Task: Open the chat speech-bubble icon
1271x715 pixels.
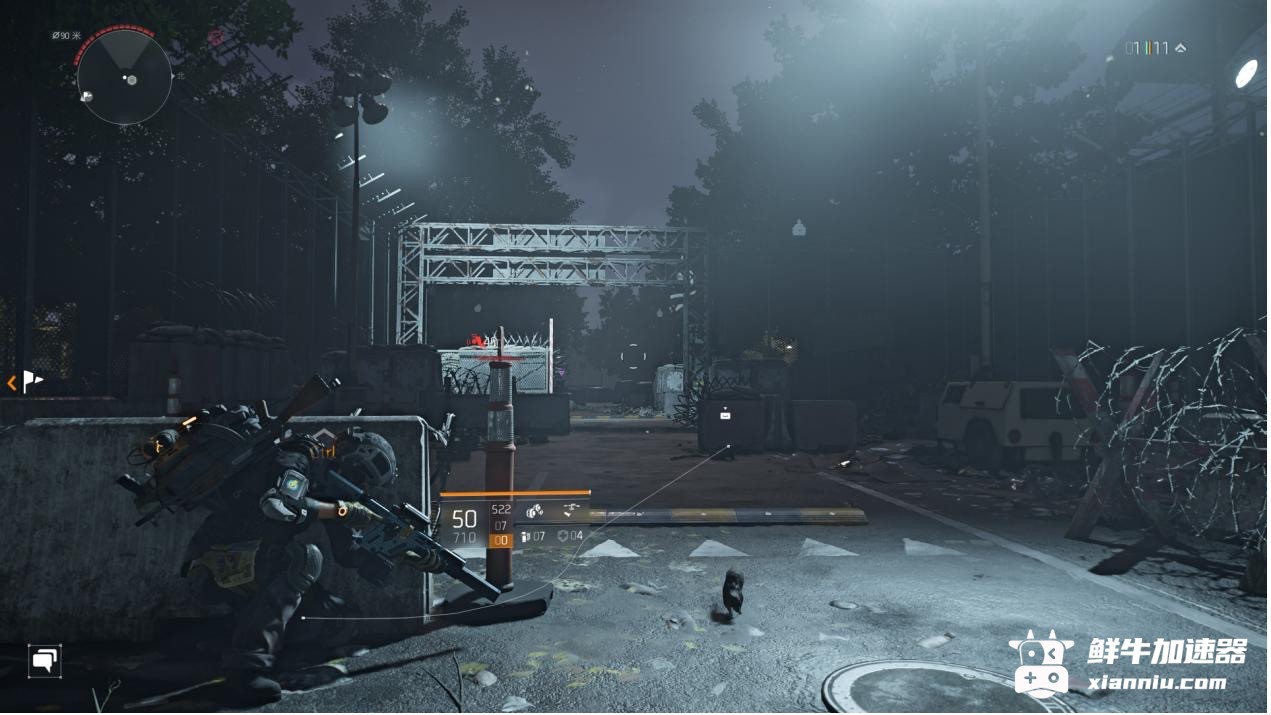Action: click(x=44, y=660)
